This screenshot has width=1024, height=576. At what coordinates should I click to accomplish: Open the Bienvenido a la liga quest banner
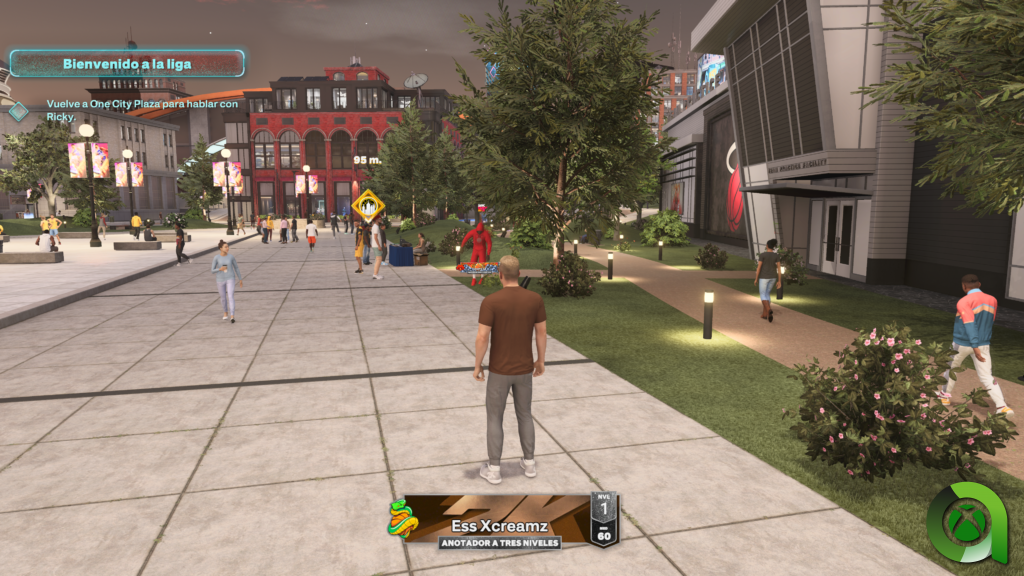pos(127,64)
